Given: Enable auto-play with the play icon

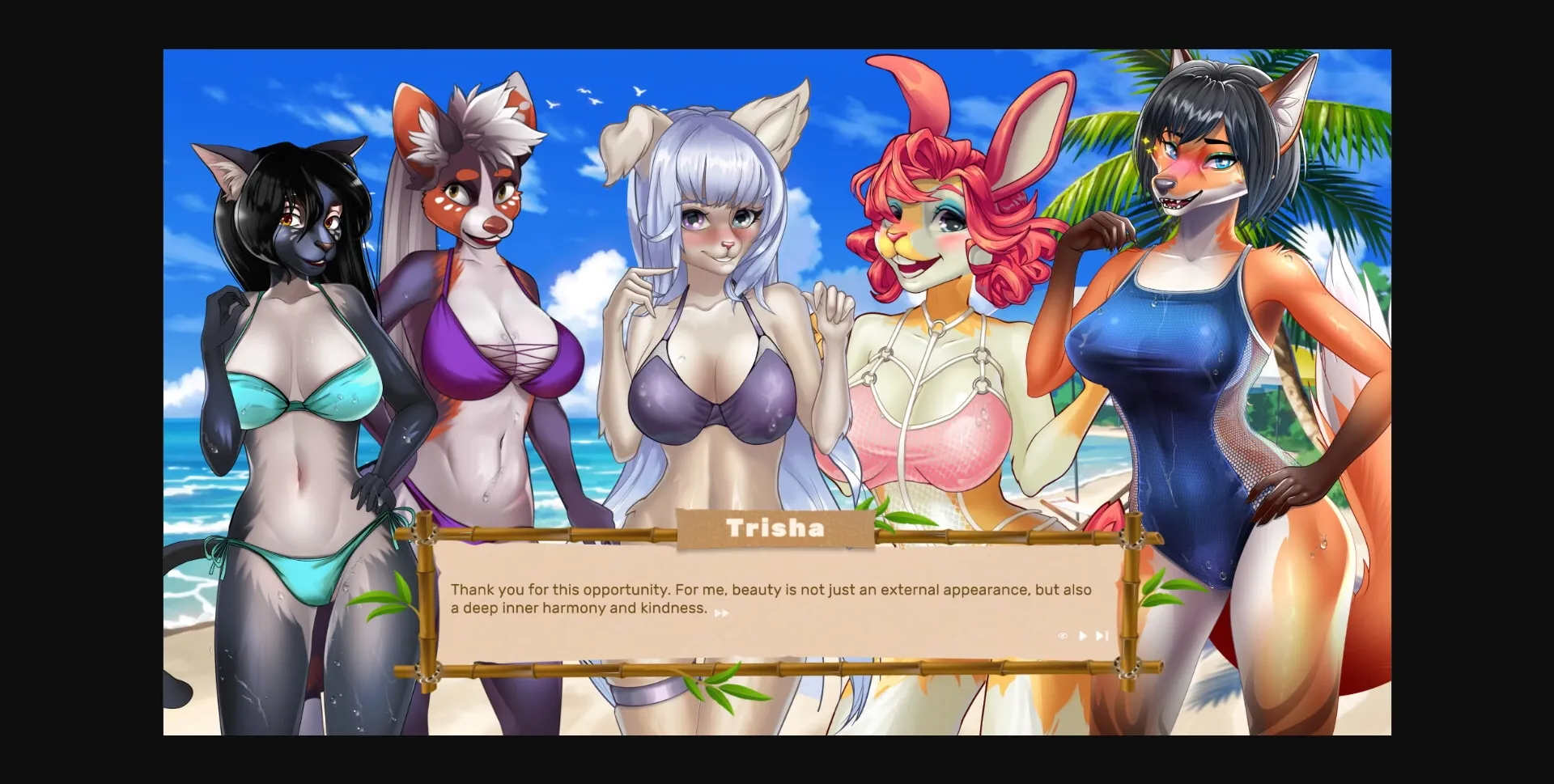Looking at the screenshot, I should 1082,636.
